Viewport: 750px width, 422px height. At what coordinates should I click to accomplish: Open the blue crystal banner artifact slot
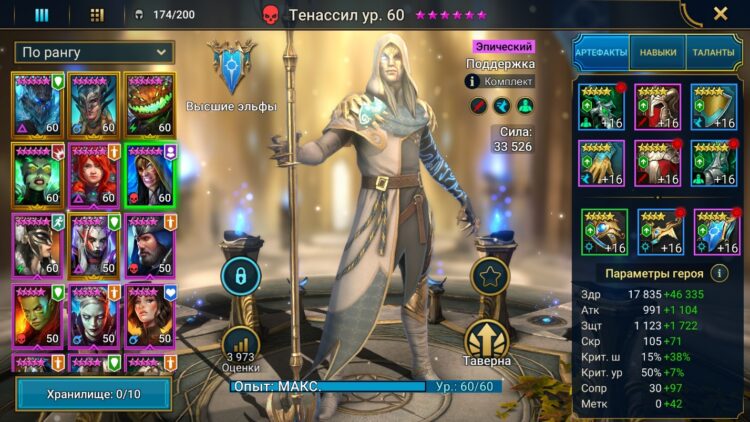pyautogui.click(x=714, y=233)
